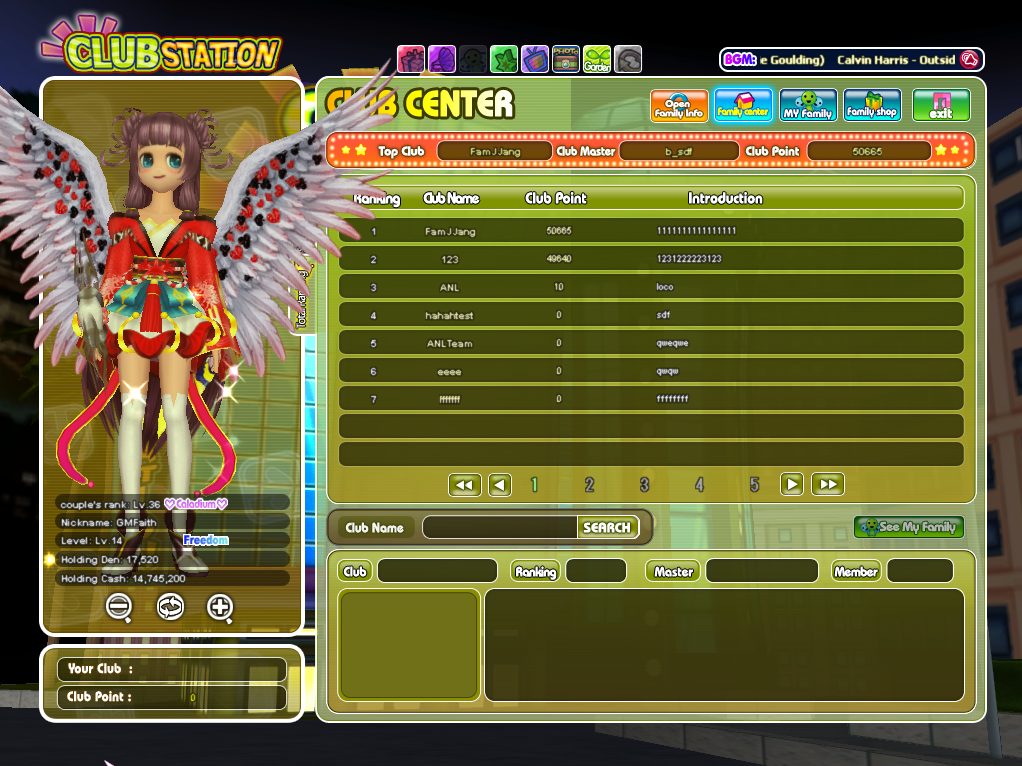The width and height of the screenshot is (1022, 766).
Task: Exit the Club Center
Action: point(940,106)
